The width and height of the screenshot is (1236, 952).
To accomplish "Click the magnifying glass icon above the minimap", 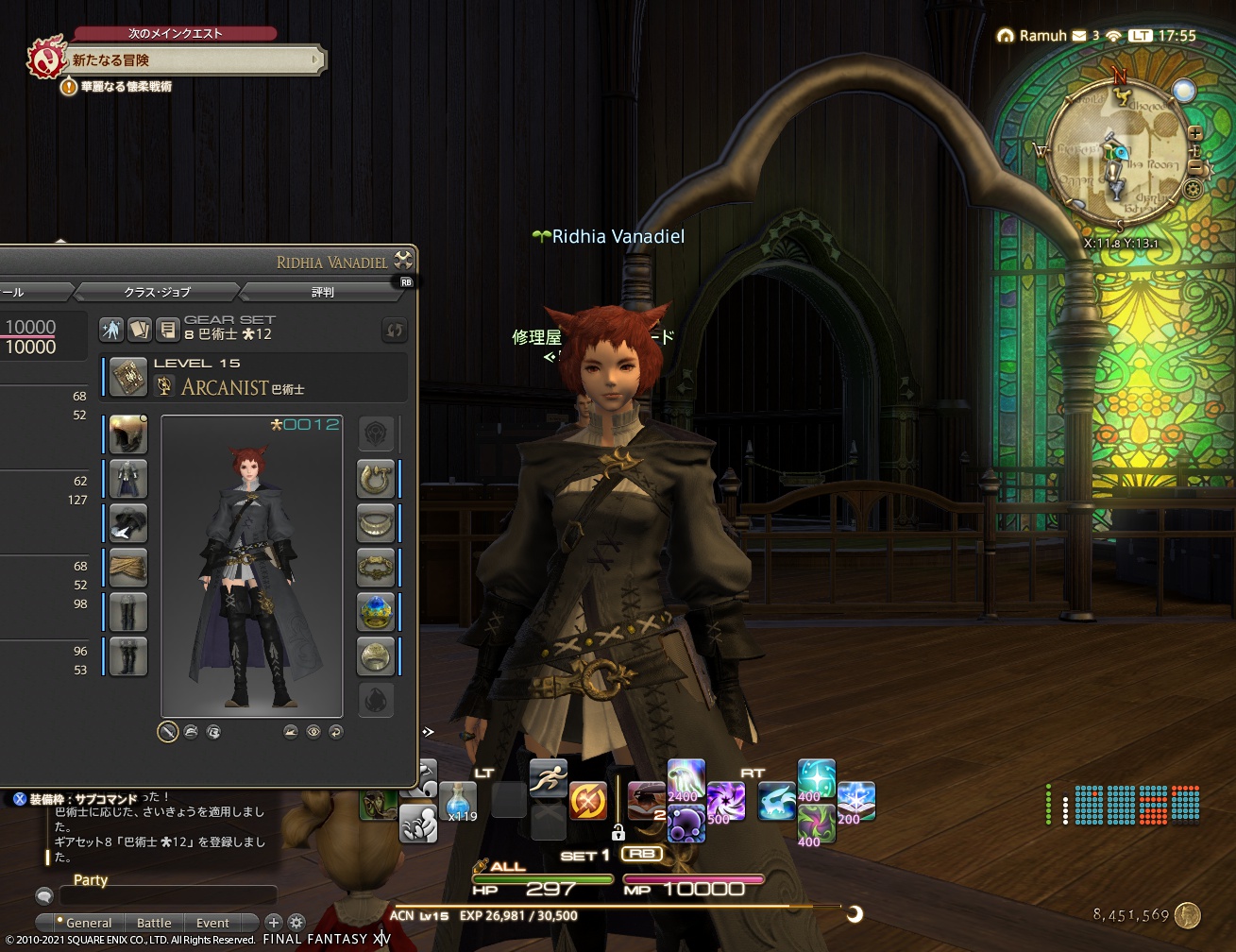I will pos(1183,90).
